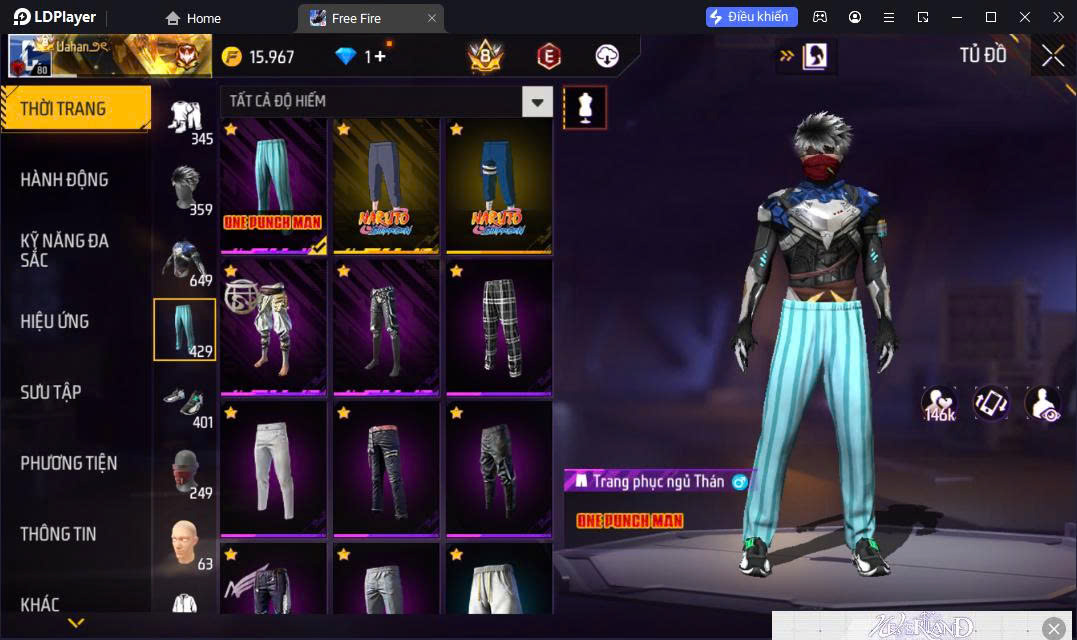This screenshot has height=640, width=1077.
Task: Switch to the HÀNH ĐỘNG tab
Action: (x=65, y=180)
